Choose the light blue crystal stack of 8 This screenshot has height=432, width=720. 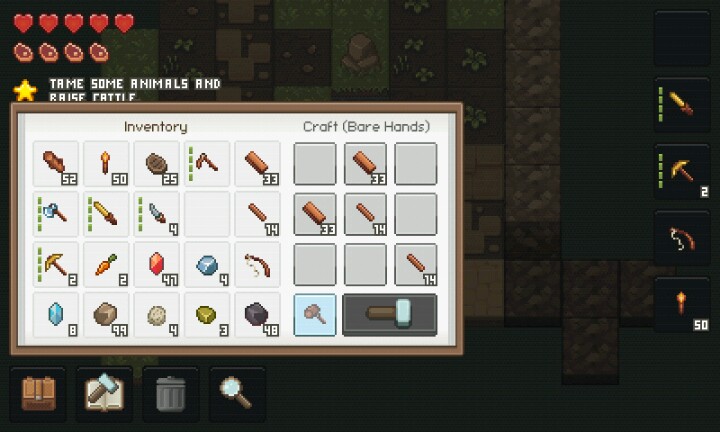[x=56, y=314]
